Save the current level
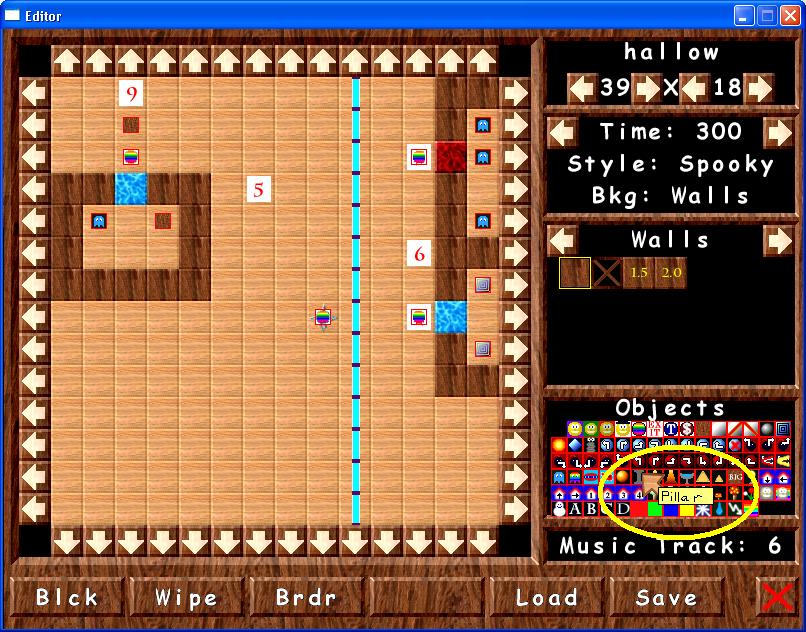 click(666, 598)
